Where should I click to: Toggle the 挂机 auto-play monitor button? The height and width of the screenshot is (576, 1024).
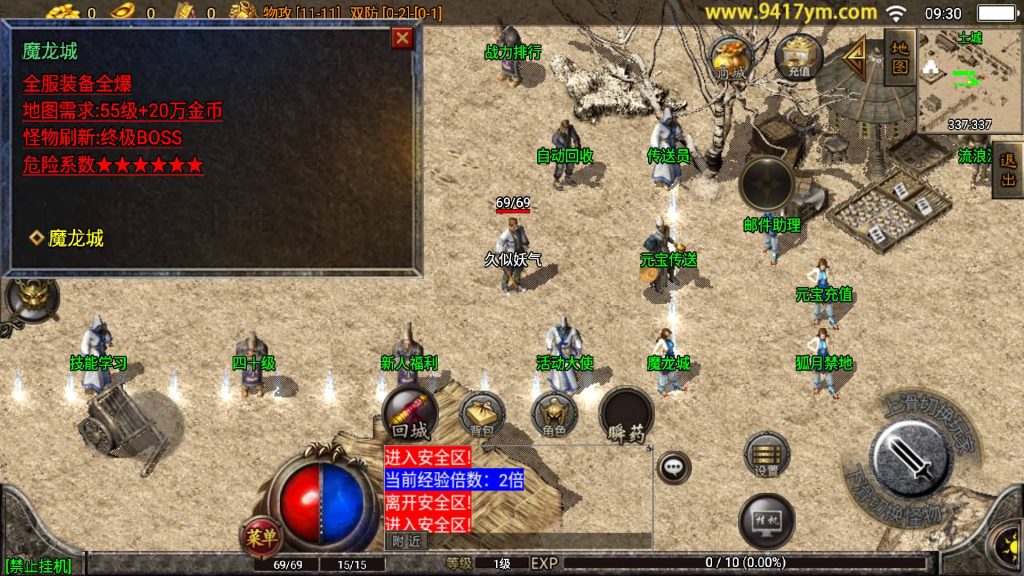pos(767,521)
